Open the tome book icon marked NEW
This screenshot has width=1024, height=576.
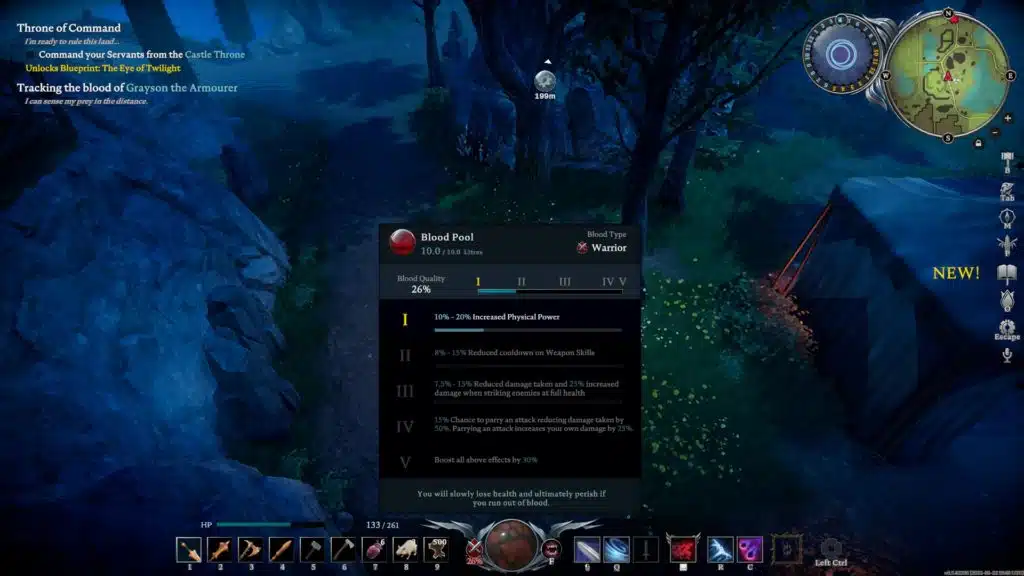pos(1006,273)
